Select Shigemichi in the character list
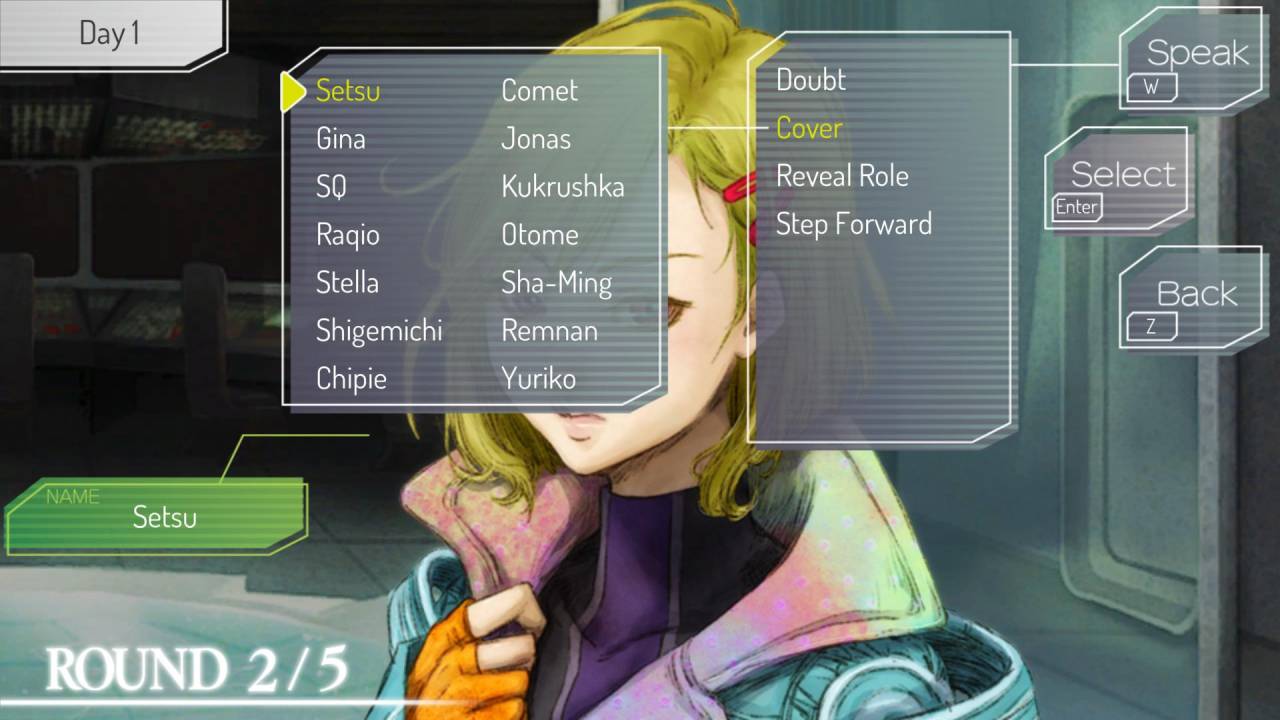This screenshot has height=720, width=1280. (x=379, y=331)
